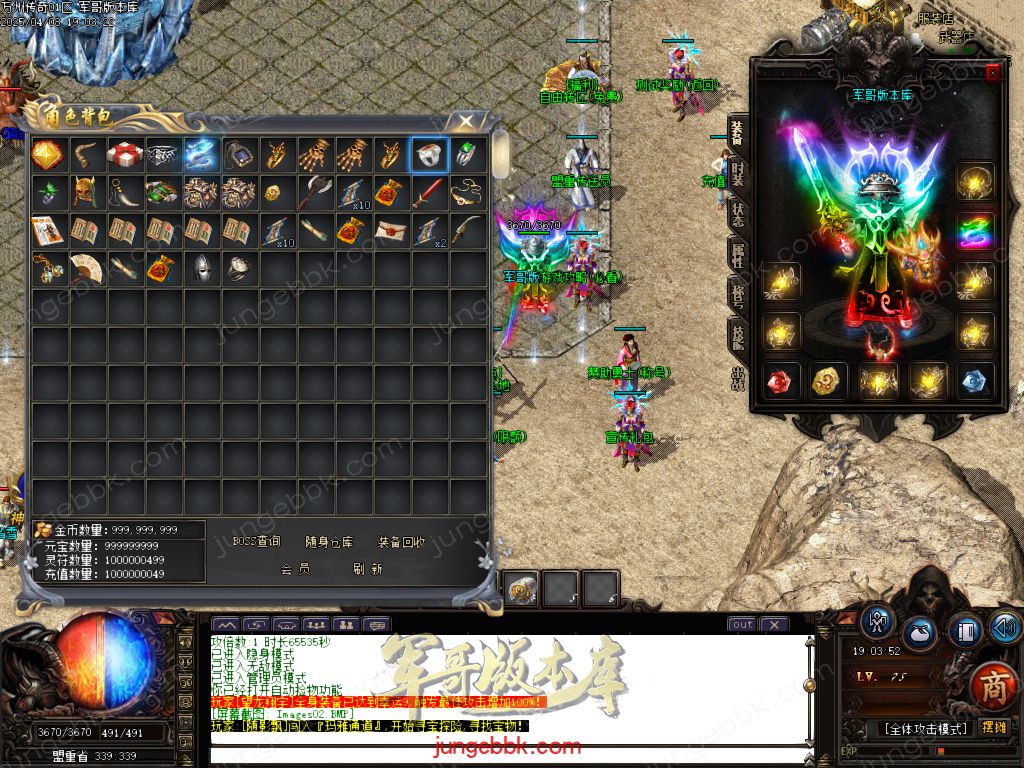The width and height of the screenshot is (1024, 768).
Task: Close the character equipment panel
Action: pyautogui.click(x=992, y=72)
